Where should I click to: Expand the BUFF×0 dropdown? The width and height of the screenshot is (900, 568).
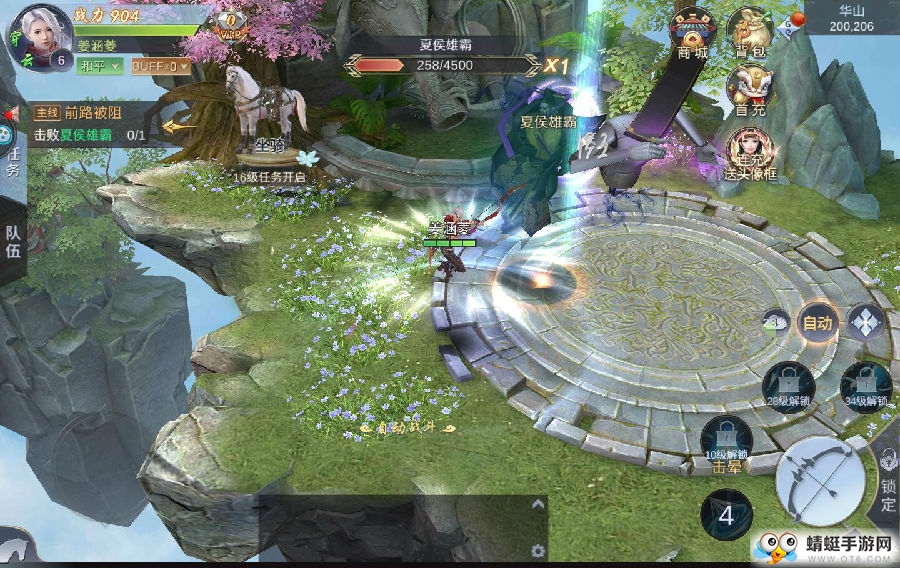(159, 66)
